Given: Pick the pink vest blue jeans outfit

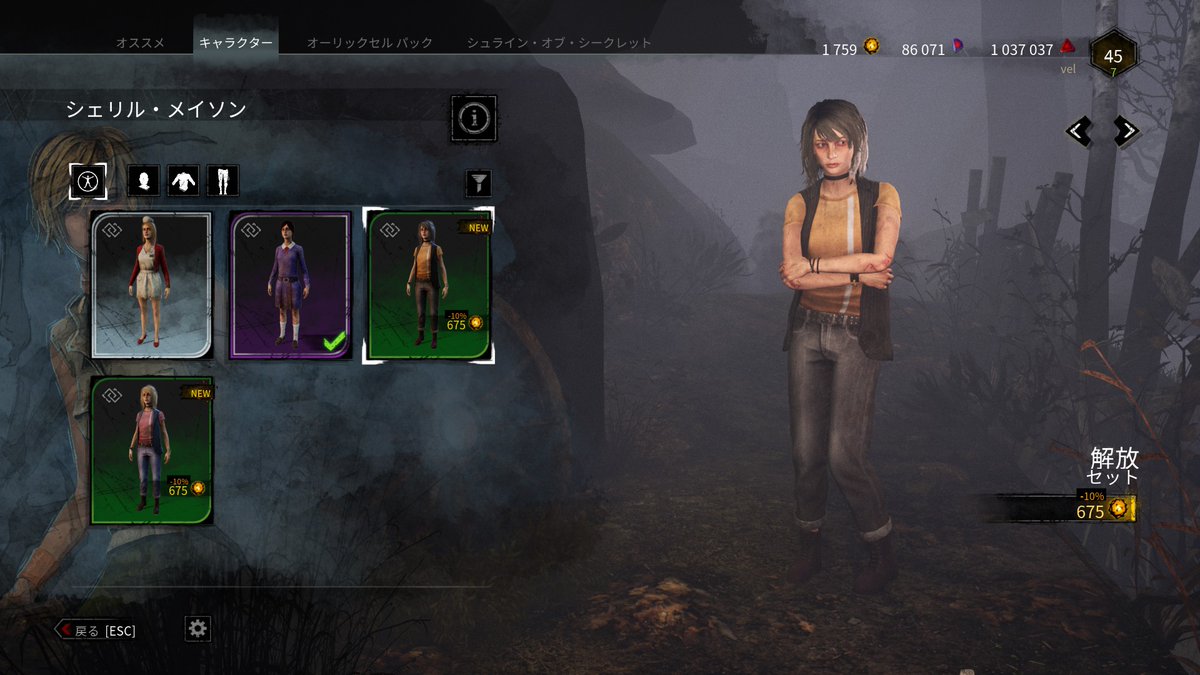Looking at the screenshot, I should pos(152,450).
